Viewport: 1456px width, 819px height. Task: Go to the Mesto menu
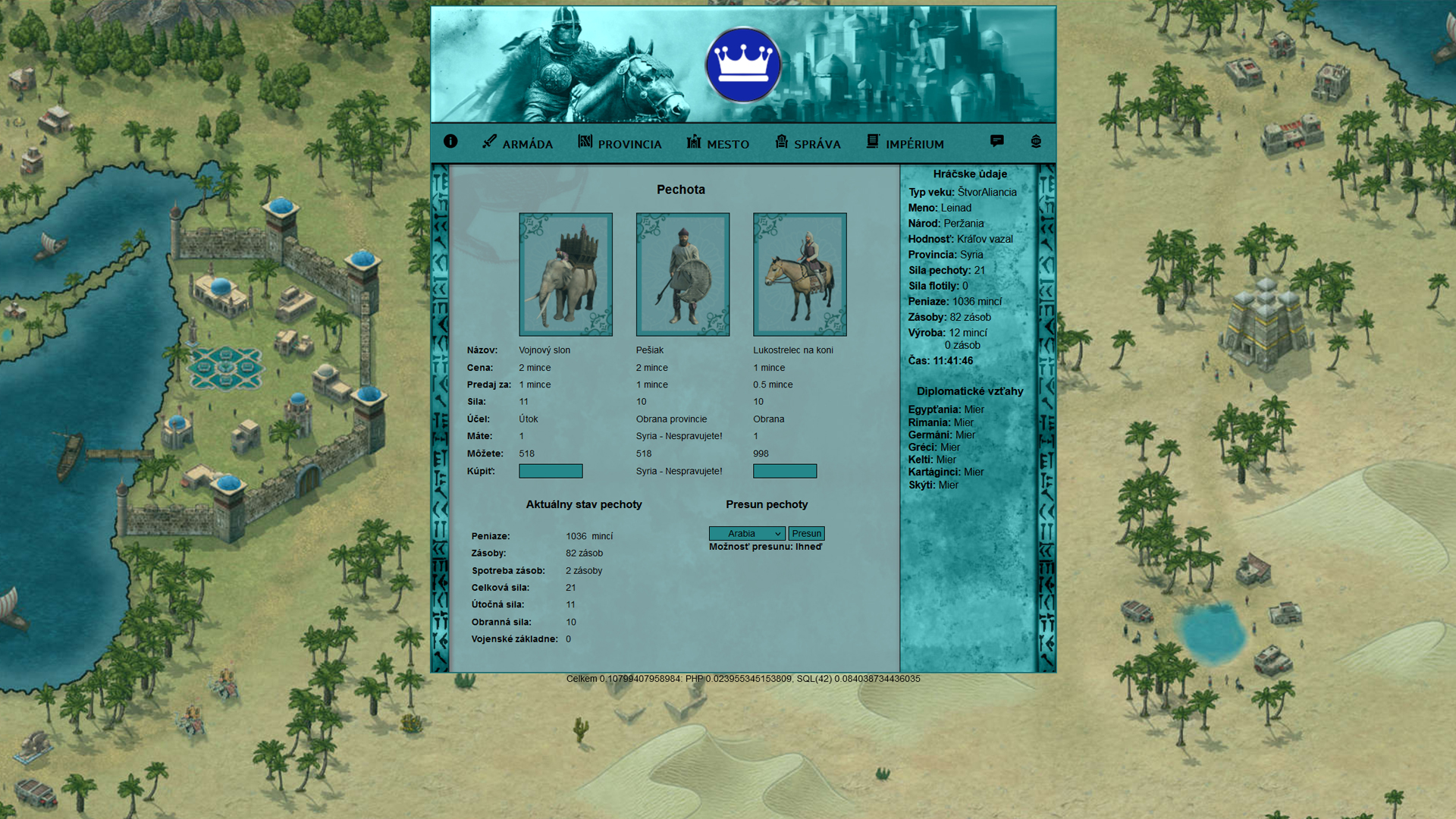pos(718,143)
